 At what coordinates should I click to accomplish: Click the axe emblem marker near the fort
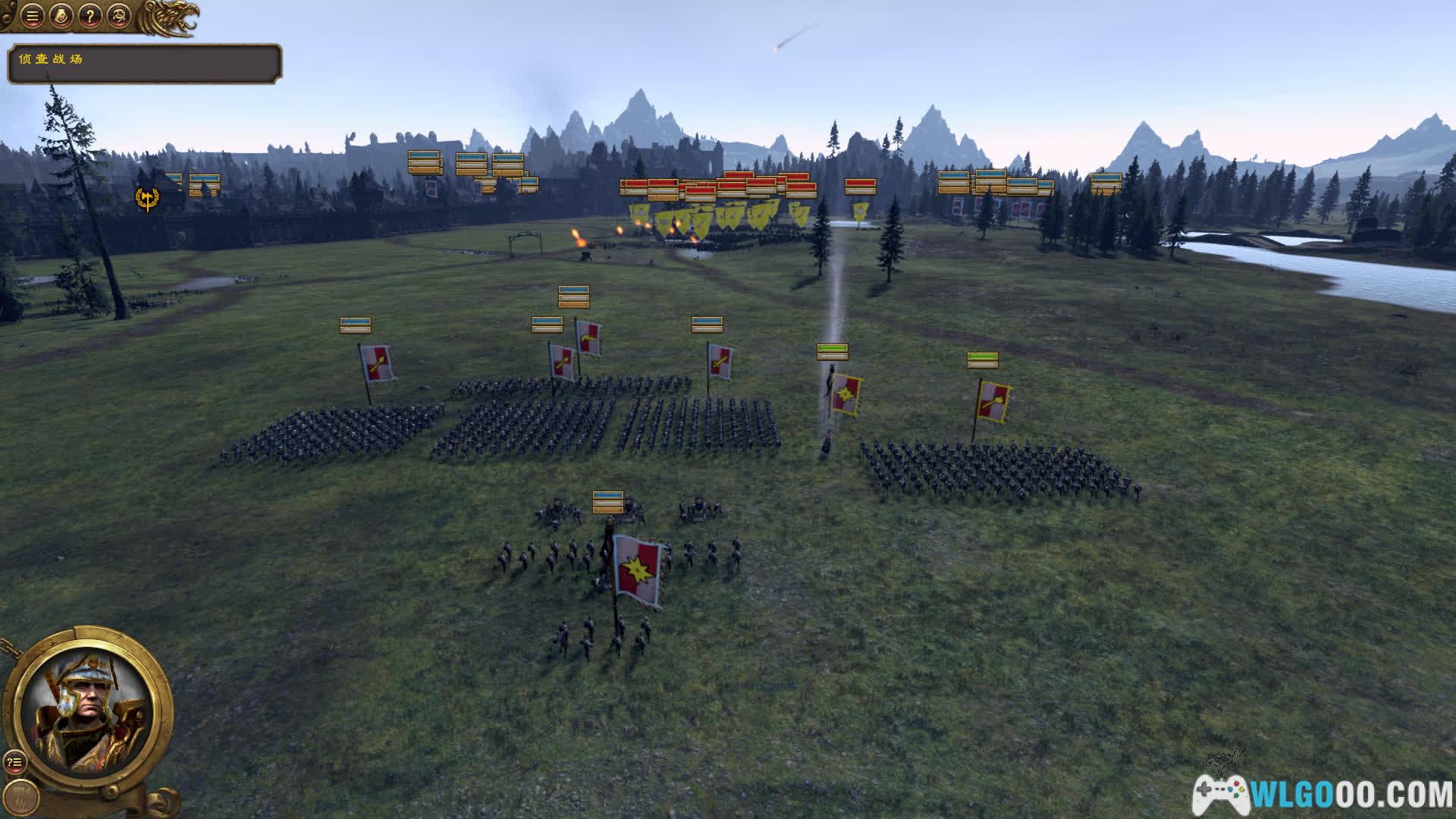pos(146,199)
